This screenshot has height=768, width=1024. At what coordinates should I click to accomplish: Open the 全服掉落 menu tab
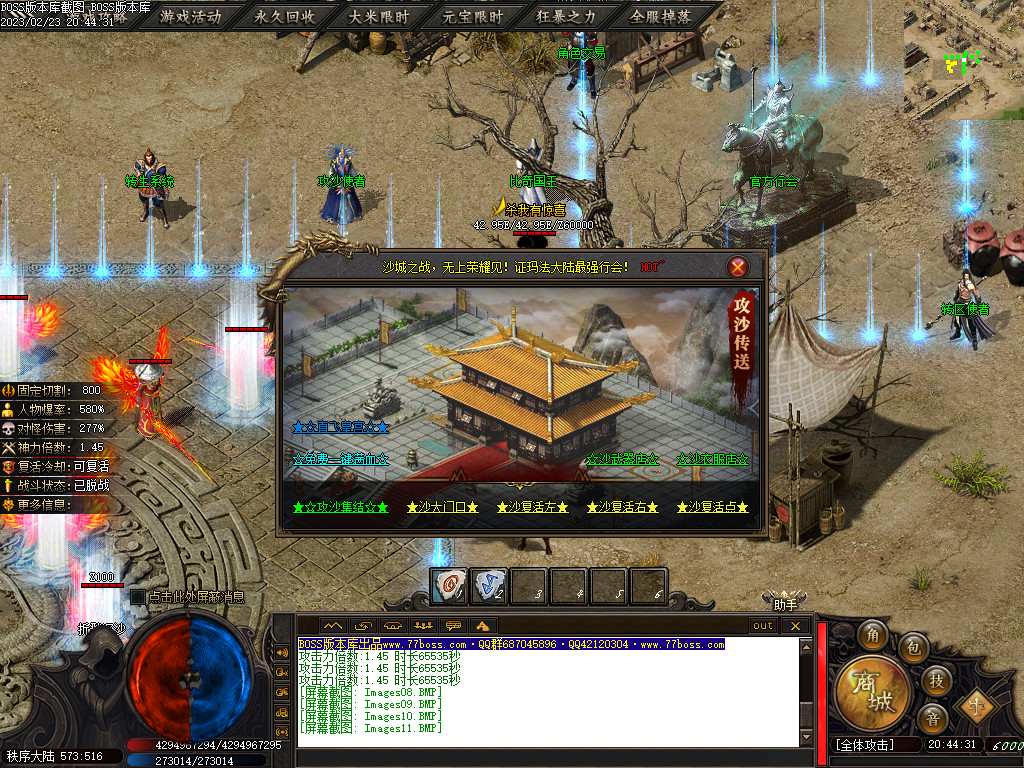[660, 17]
